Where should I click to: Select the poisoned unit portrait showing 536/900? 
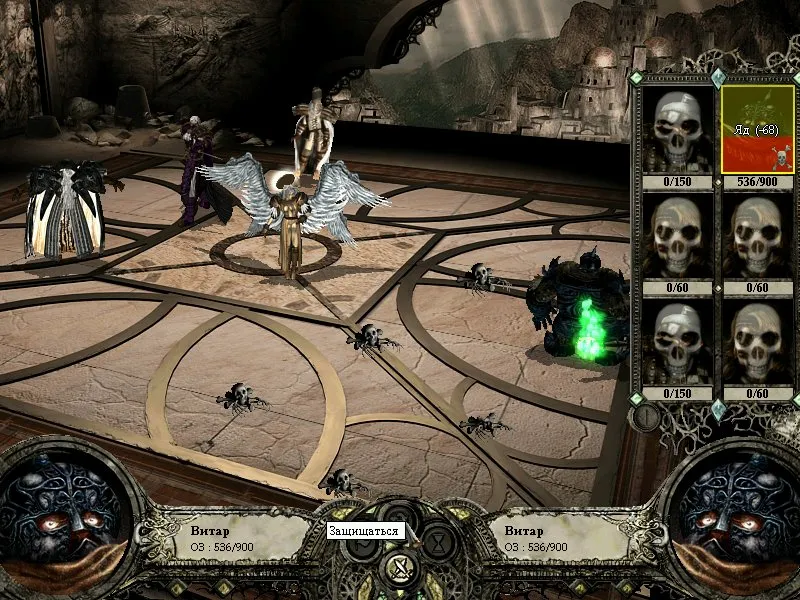[757, 129]
